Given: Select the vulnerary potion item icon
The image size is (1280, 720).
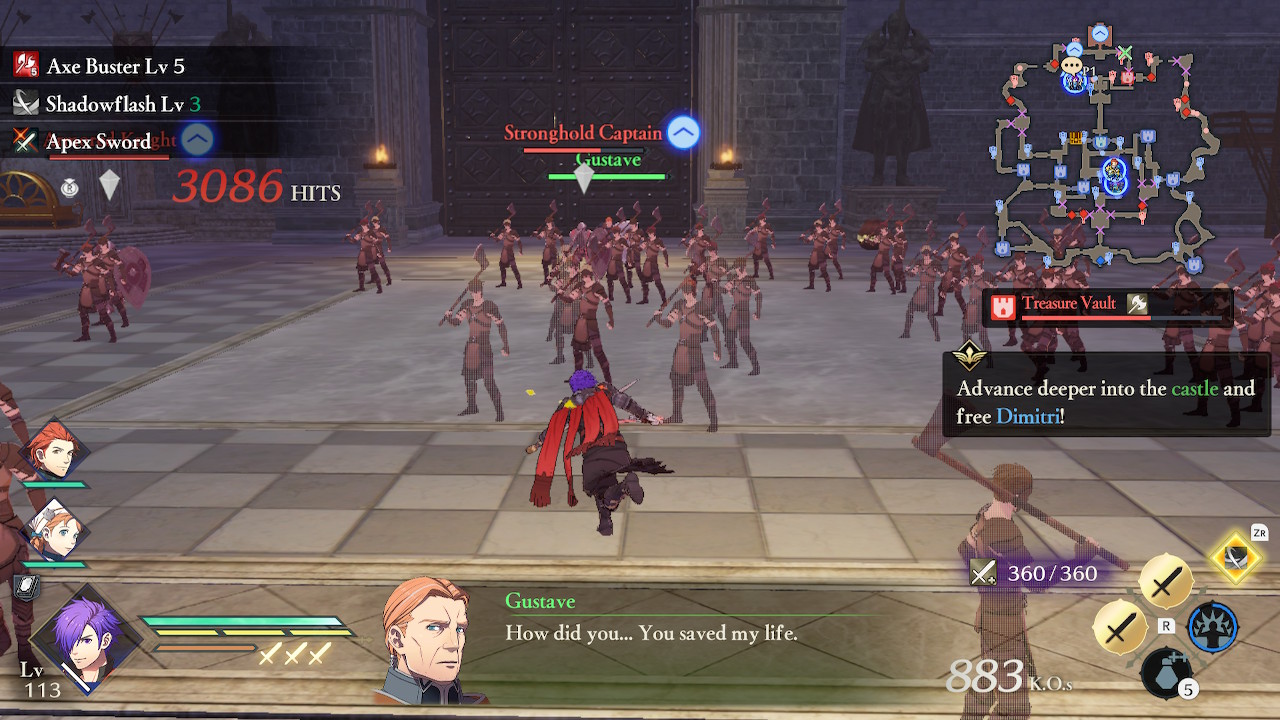Looking at the screenshot, I should pyautogui.click(x=1167, y=671).
